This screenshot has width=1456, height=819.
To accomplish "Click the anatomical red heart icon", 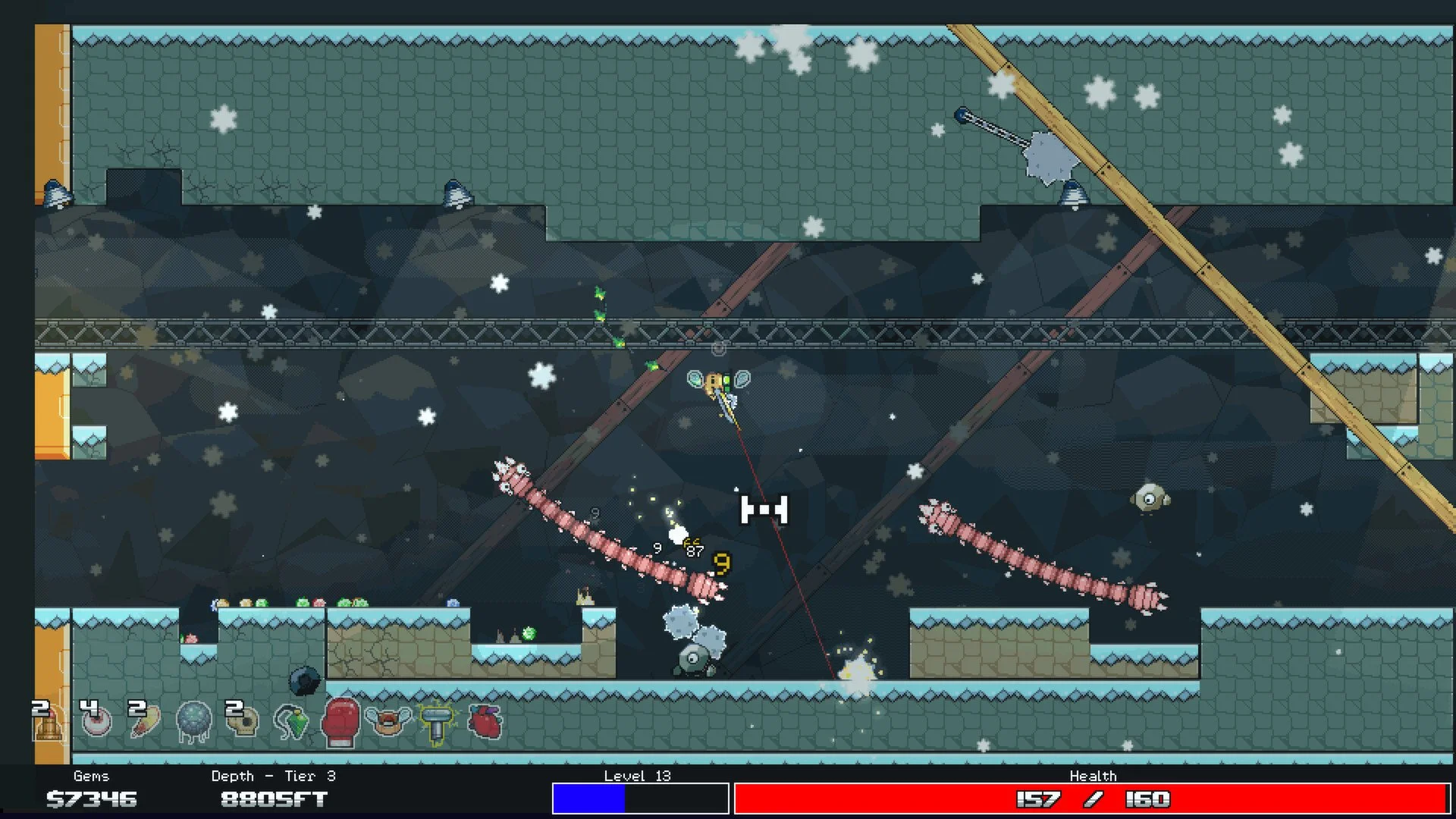I will [485, 721].
